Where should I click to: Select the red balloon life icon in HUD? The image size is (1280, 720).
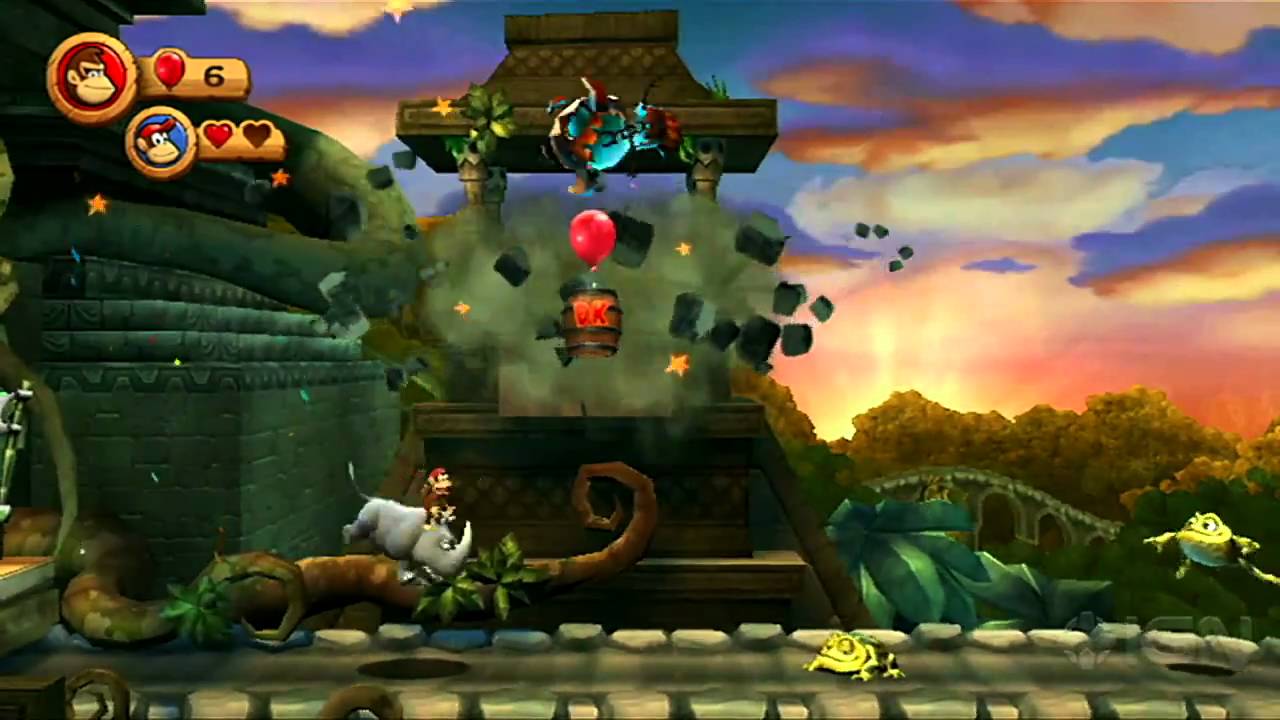click(x=168, y=70)
